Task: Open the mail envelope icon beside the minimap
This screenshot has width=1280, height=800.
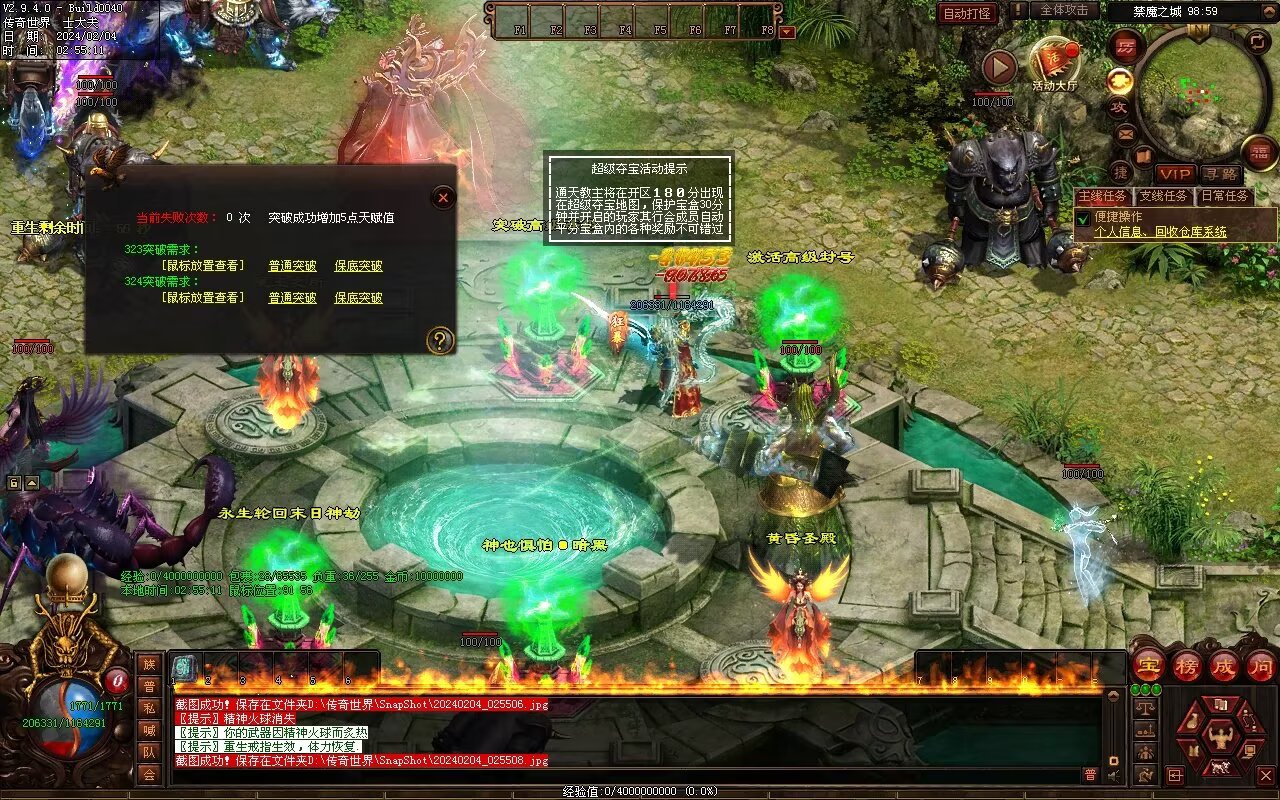Action: point(1125,133)
